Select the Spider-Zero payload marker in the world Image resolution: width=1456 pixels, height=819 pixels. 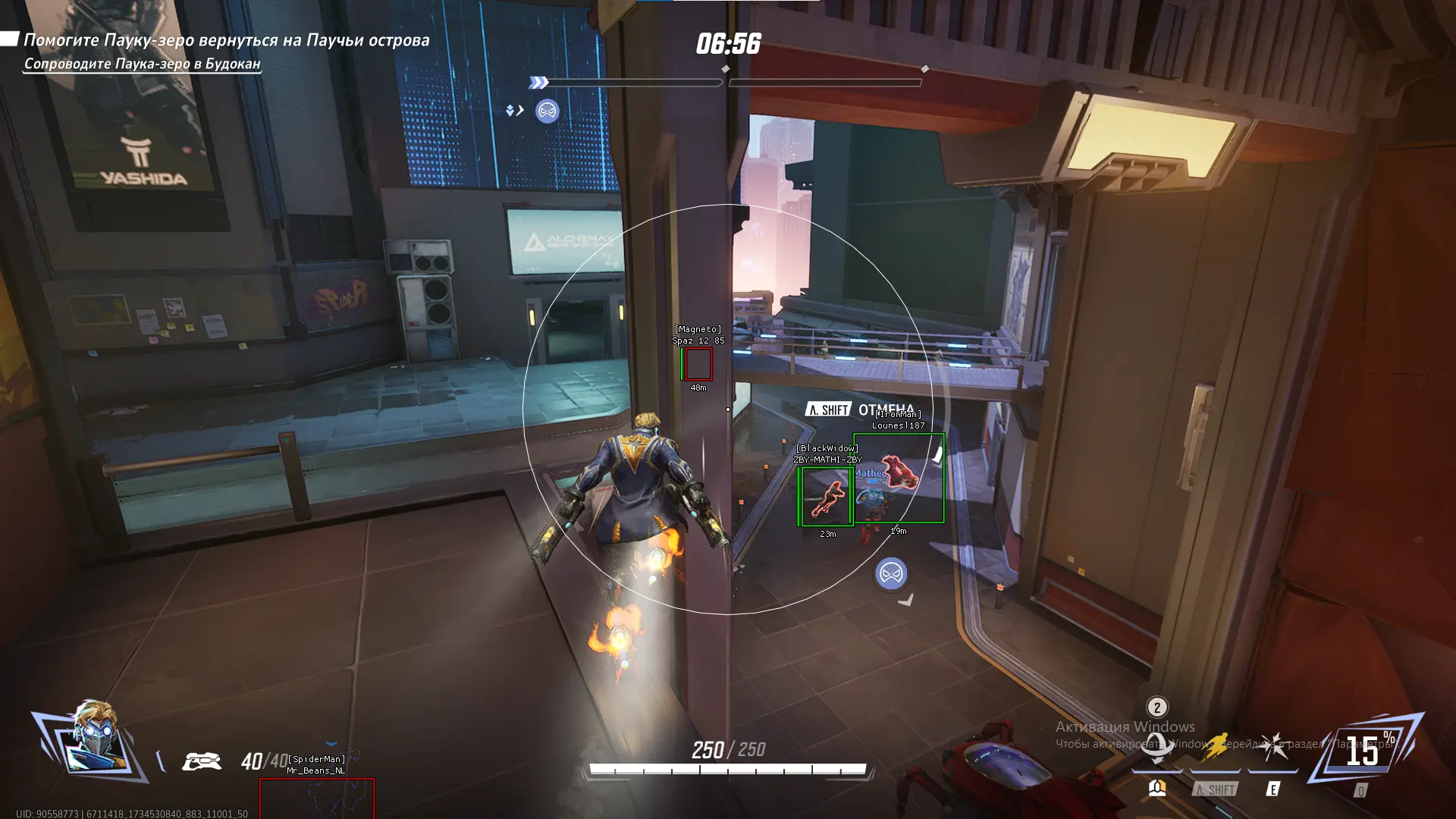[891, 574]
